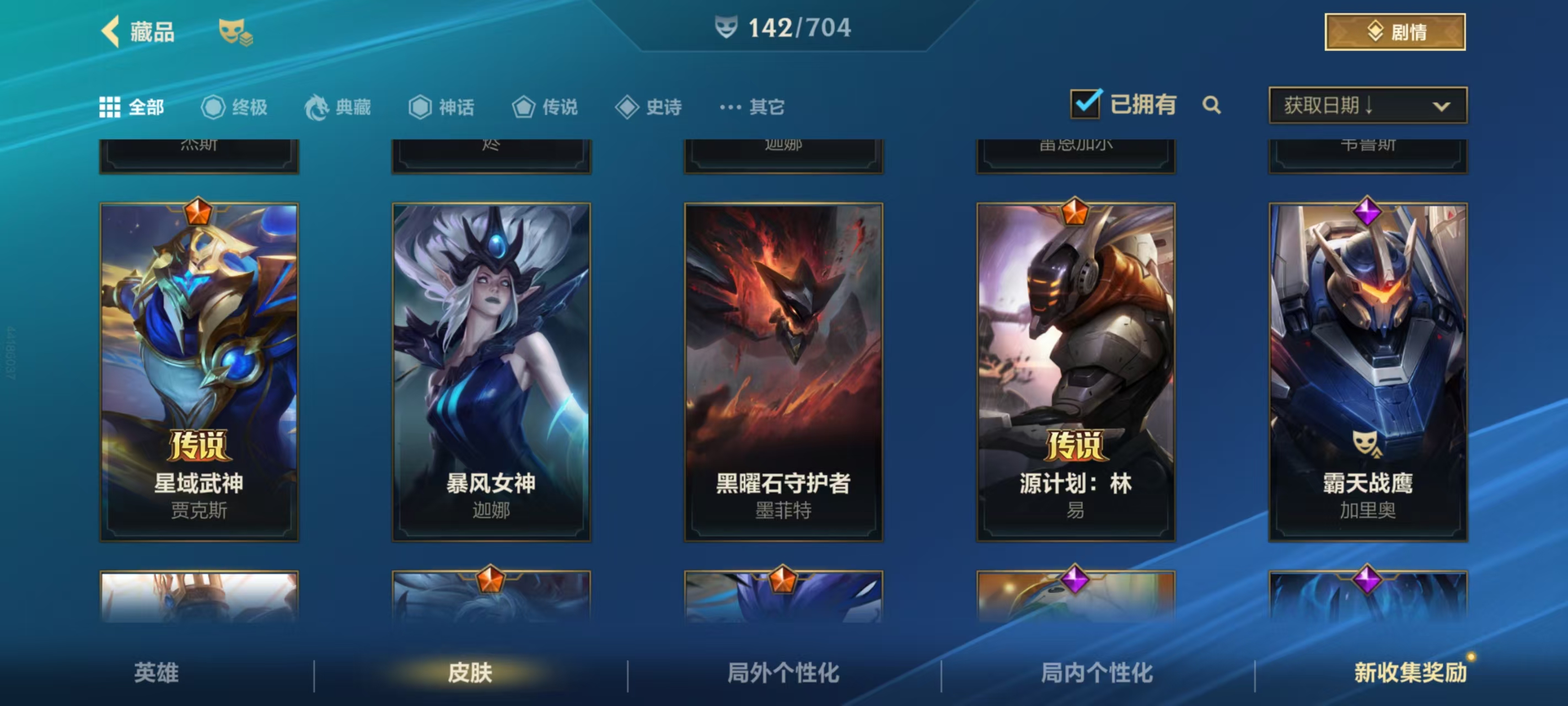
Task: Filter skins by 终极 tier
Action: point(234,107)
